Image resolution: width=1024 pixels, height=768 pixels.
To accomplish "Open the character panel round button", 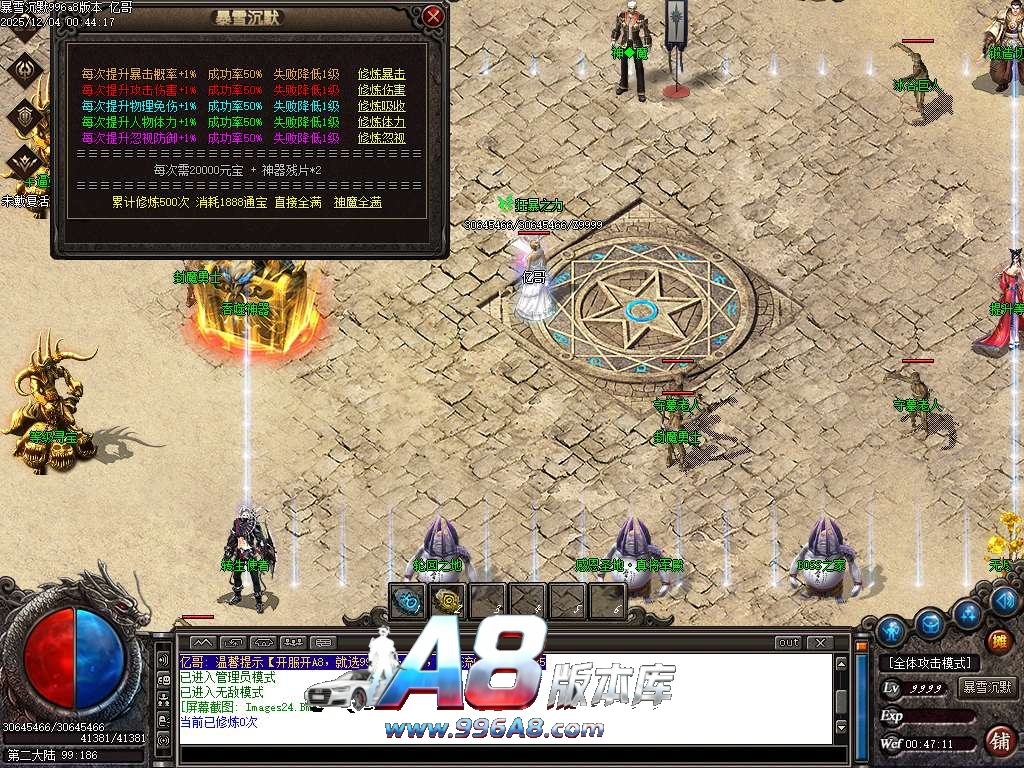I will tap(893, 630).
